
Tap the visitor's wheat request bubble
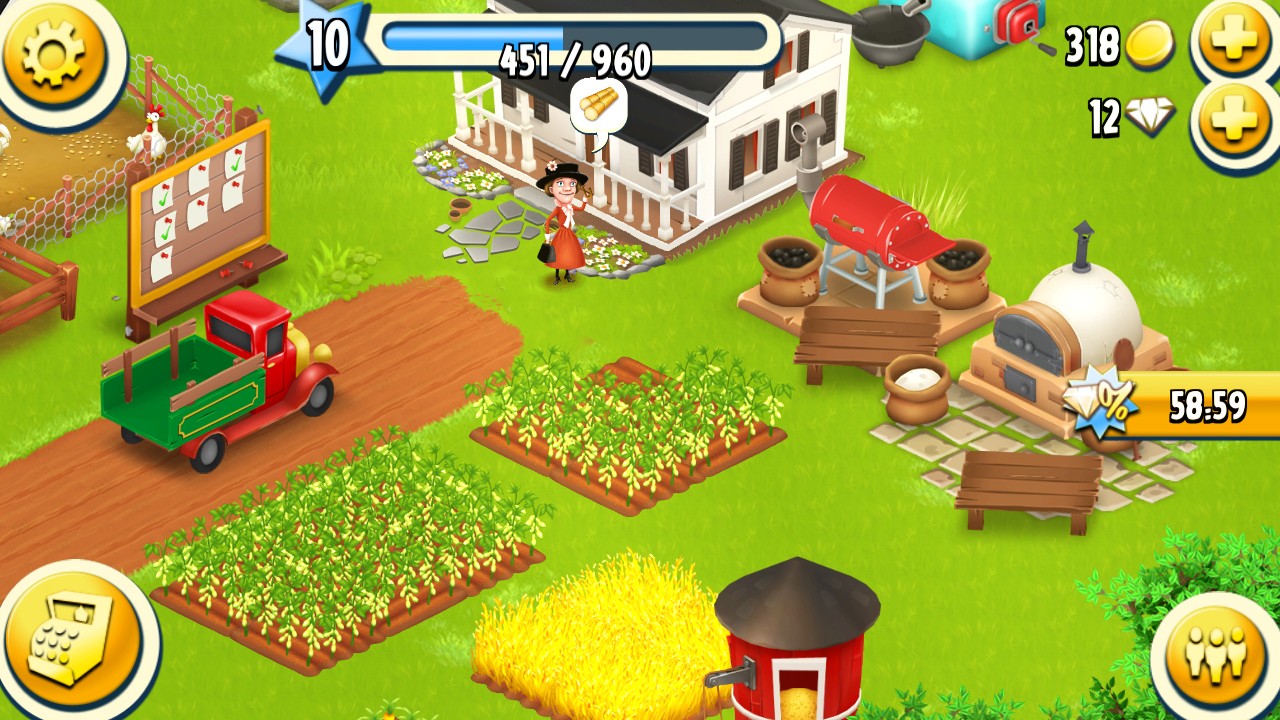(598, 106)
